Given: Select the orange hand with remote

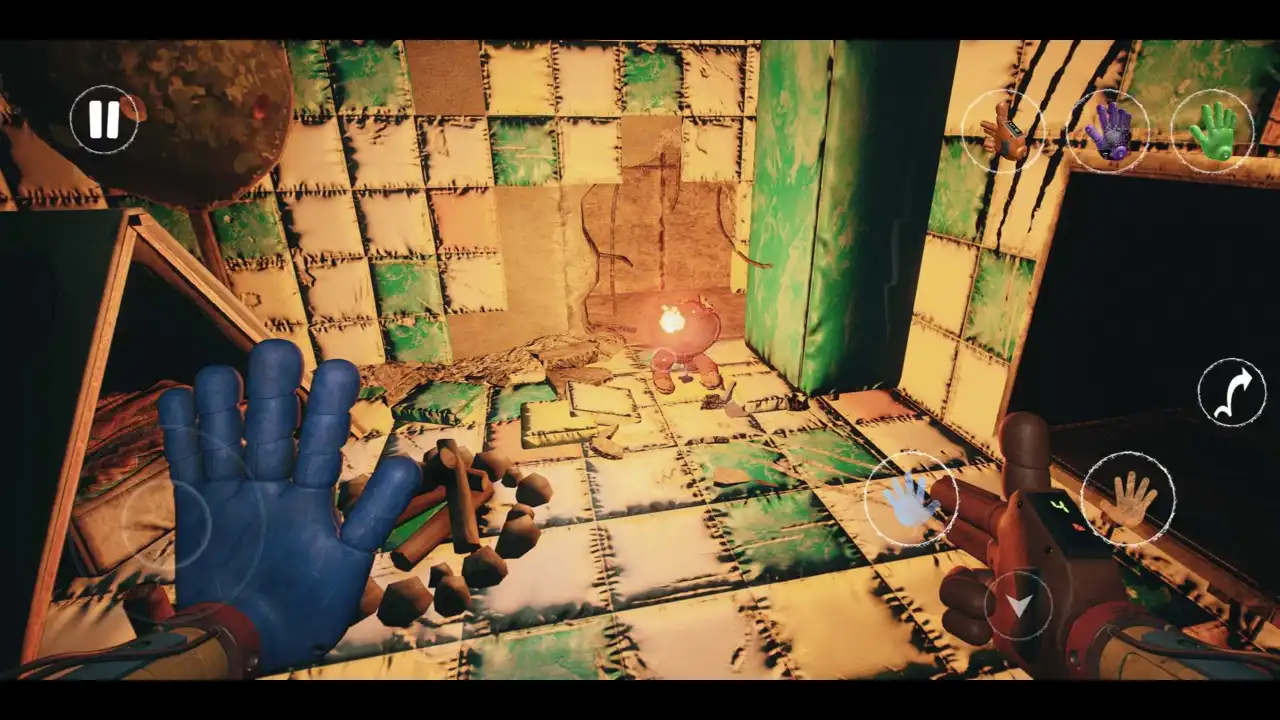Looking at the screenshot, I should (1003, 131).
